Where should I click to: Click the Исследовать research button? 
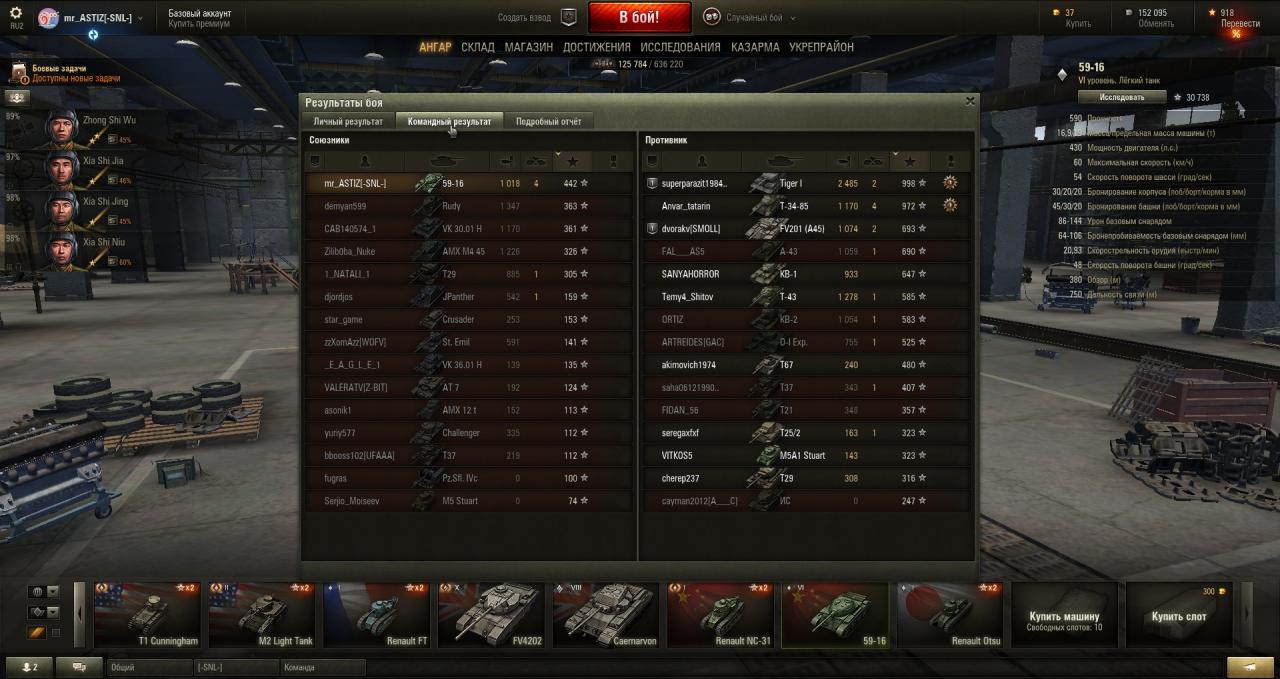[x=1122, y=97]
